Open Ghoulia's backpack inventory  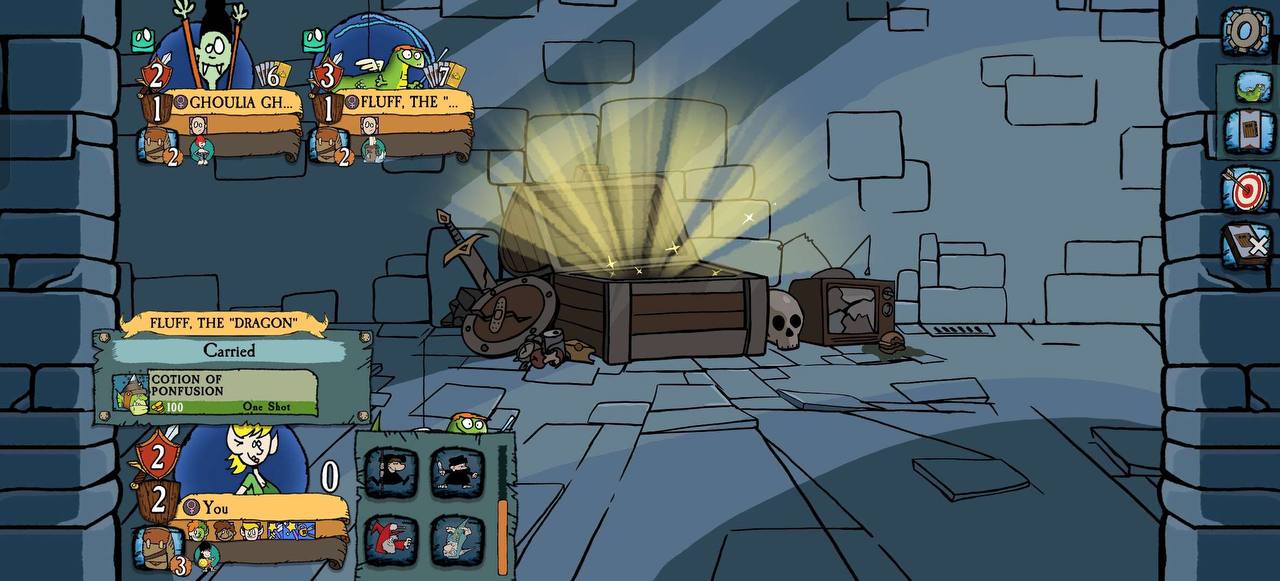tap(155, 146)
